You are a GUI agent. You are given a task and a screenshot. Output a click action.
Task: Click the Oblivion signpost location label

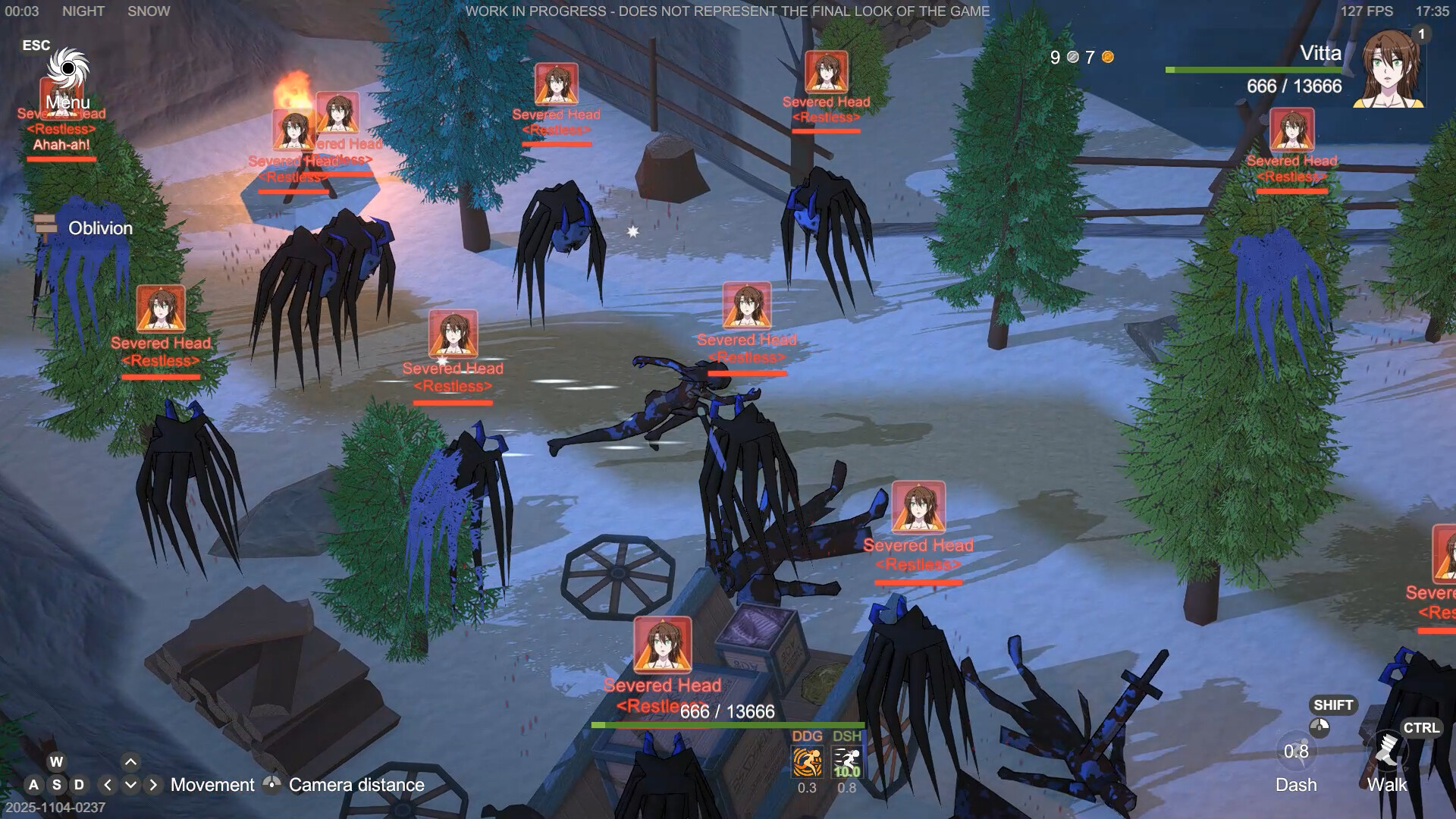[x=100, y=228]
